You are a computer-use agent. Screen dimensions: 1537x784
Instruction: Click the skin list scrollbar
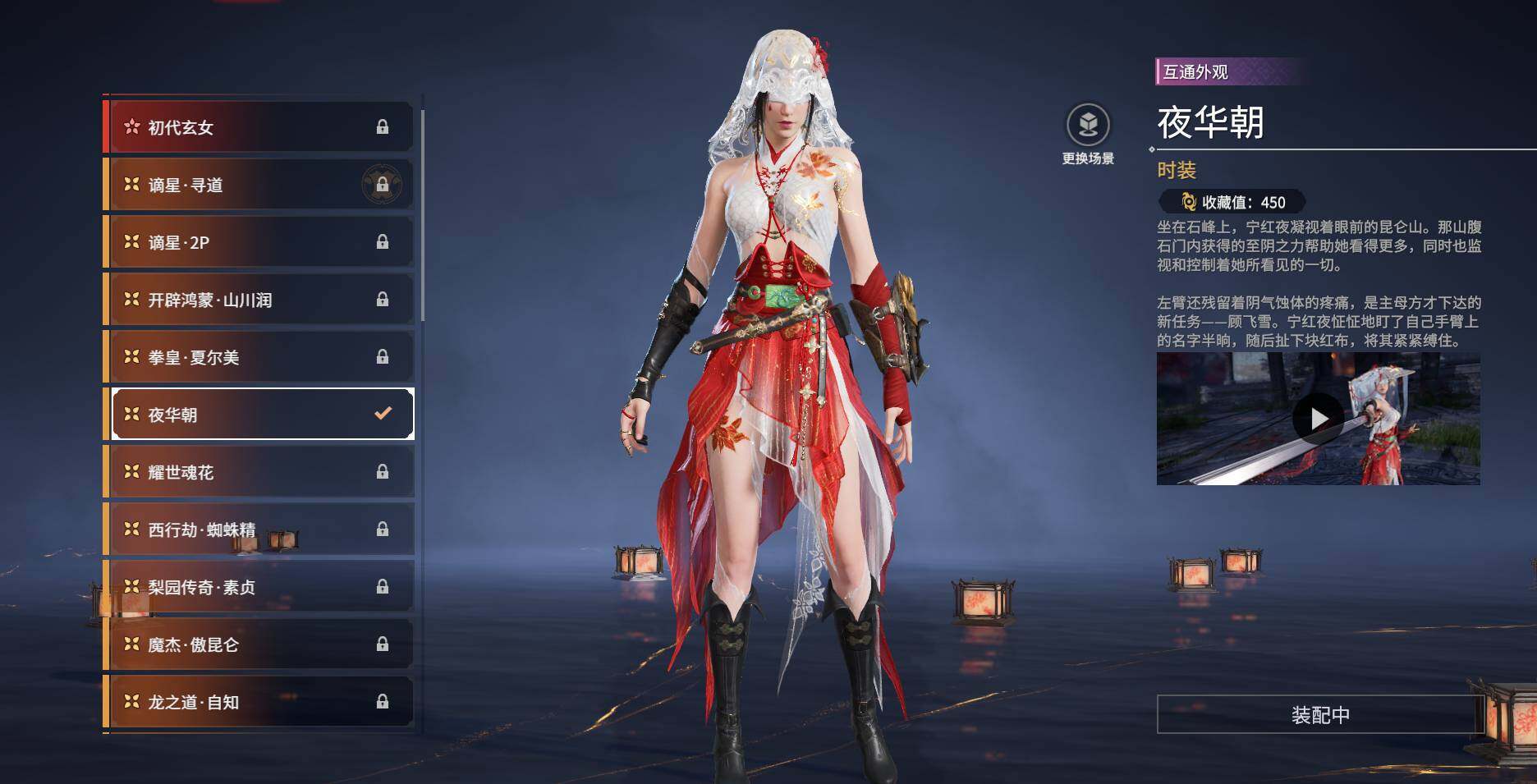pos(423,215)
